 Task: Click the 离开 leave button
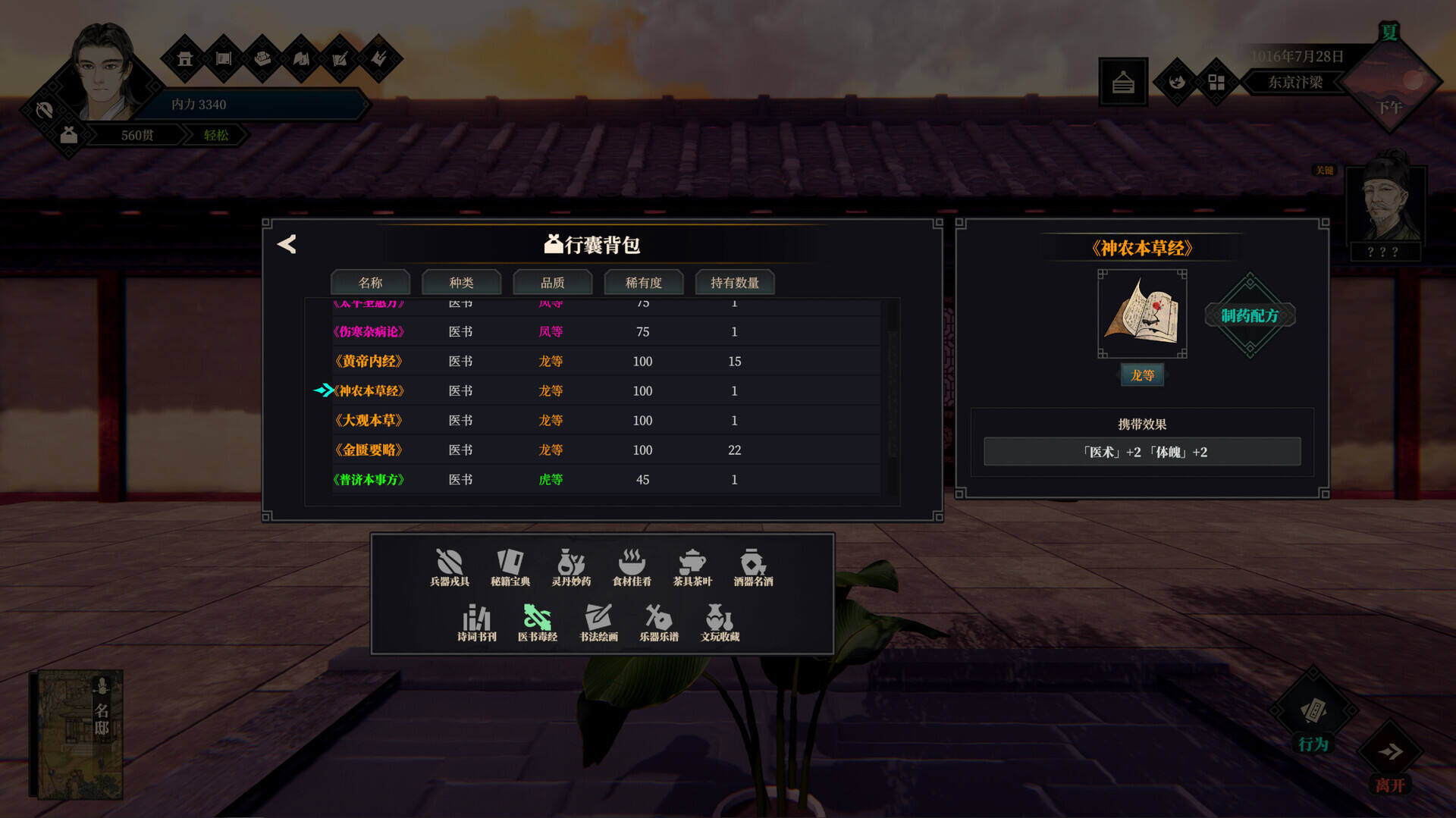click(x=1390, y=760)
